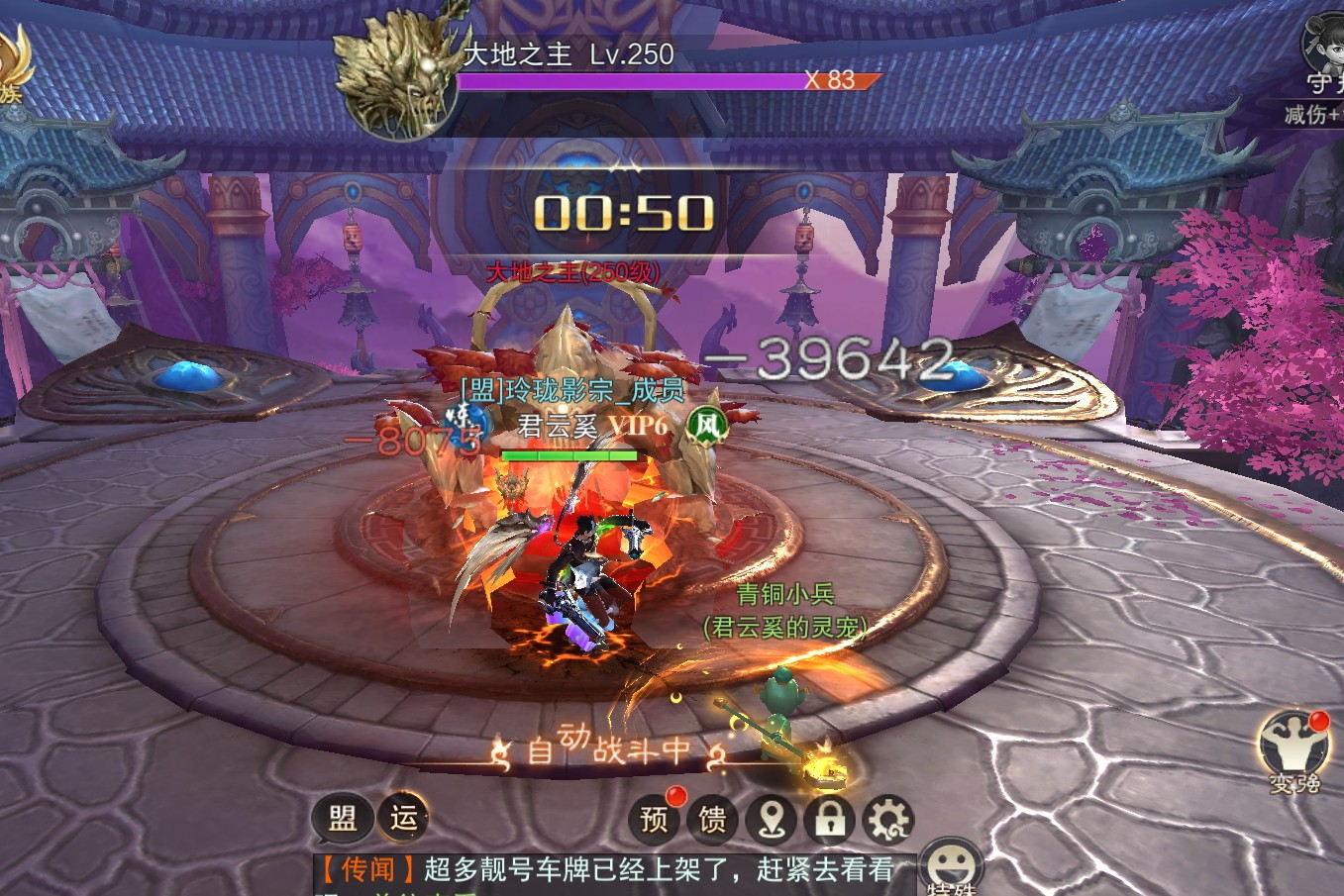Open the smiley face emoji button
The height and width of the screenshot is (896, 1344).
(x=949, y=861)
